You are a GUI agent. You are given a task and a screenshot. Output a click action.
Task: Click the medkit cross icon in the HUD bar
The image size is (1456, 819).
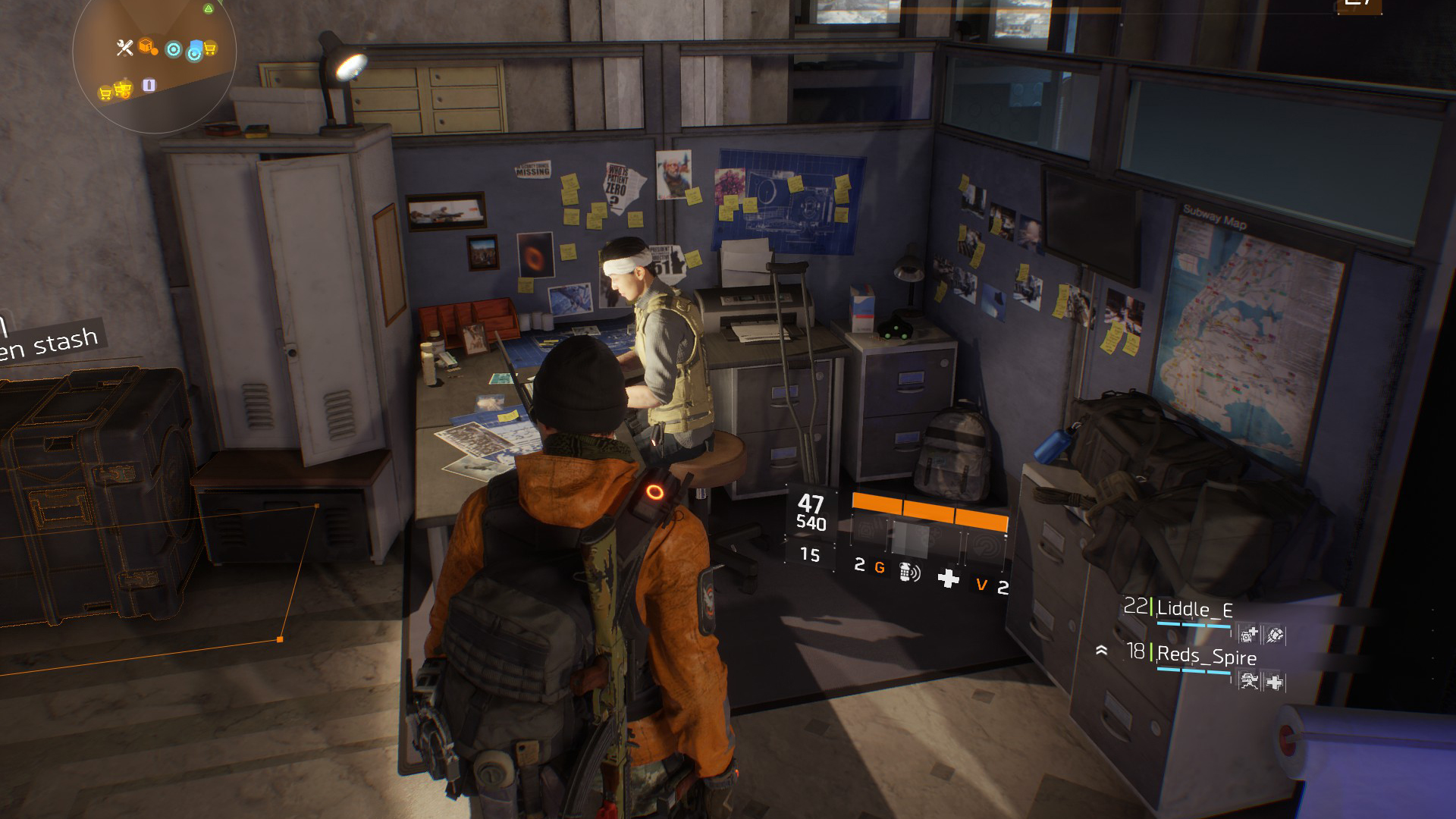[949, 576]
